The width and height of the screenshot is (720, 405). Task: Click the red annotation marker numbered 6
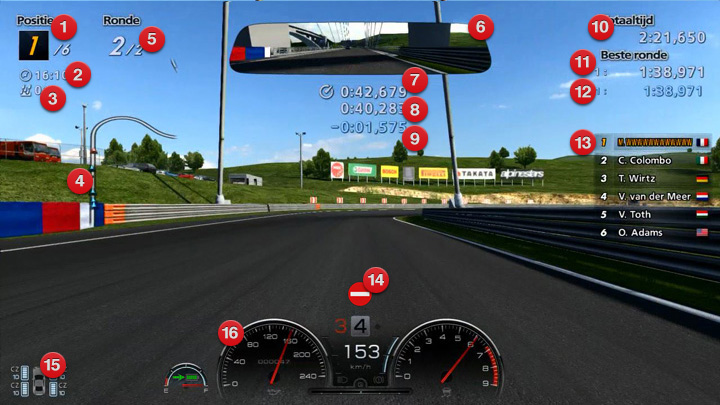pyautogui.click(x=479, y=25)
